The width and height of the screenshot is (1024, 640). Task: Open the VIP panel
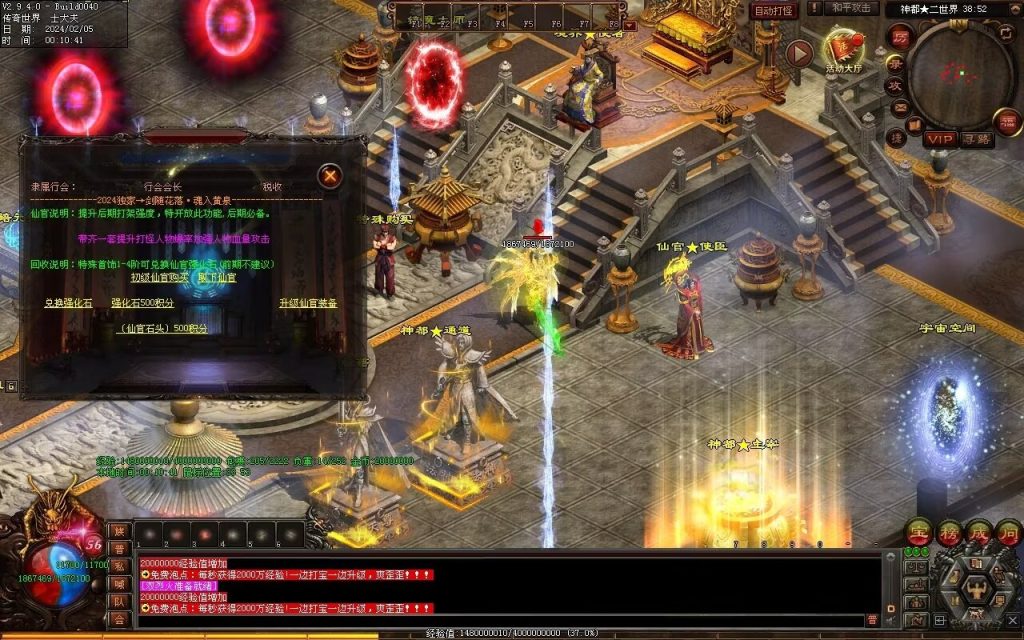tap(939, 139)
